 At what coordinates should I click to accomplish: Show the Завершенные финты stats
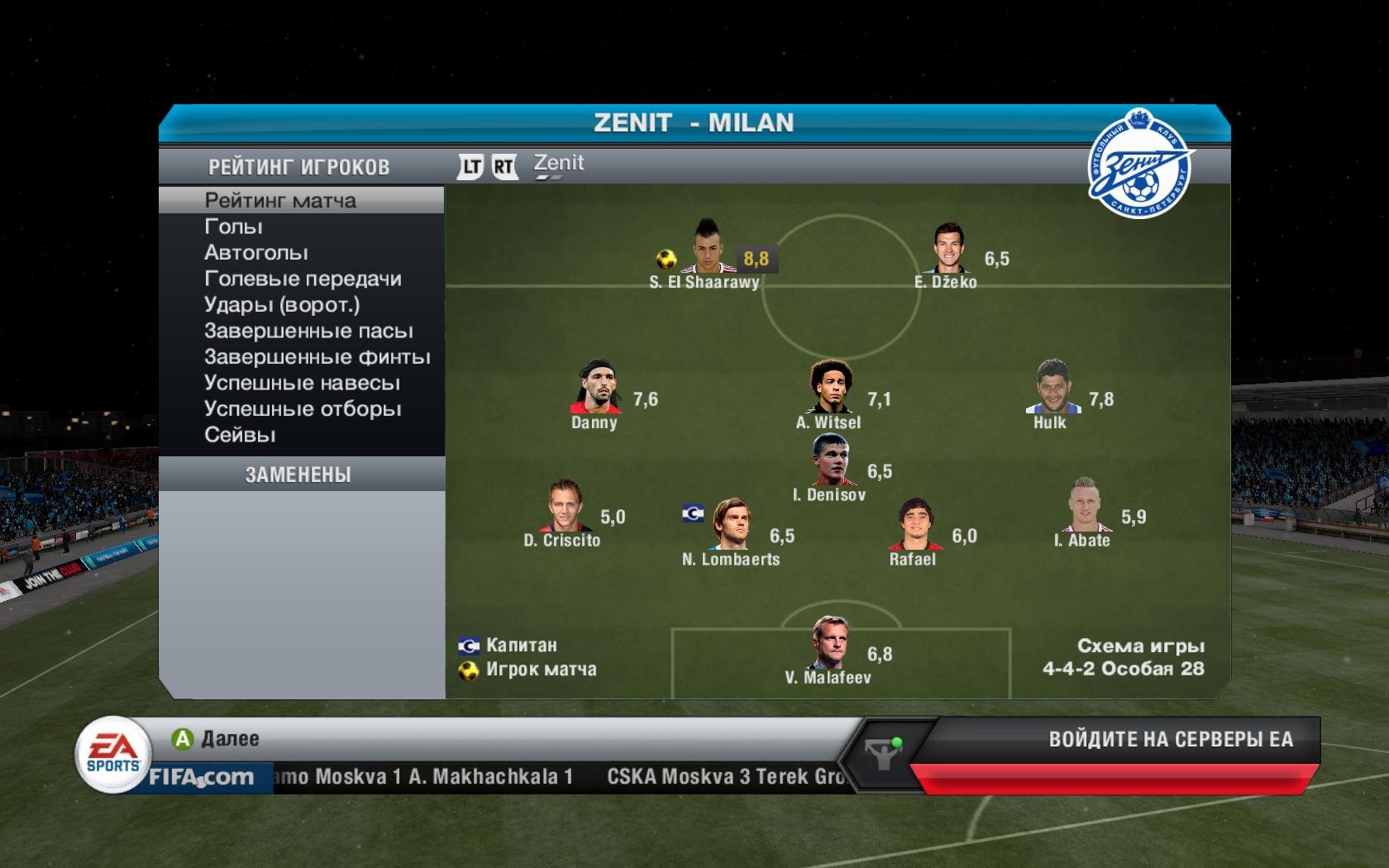pyautogui.click(x=317, y=357)
